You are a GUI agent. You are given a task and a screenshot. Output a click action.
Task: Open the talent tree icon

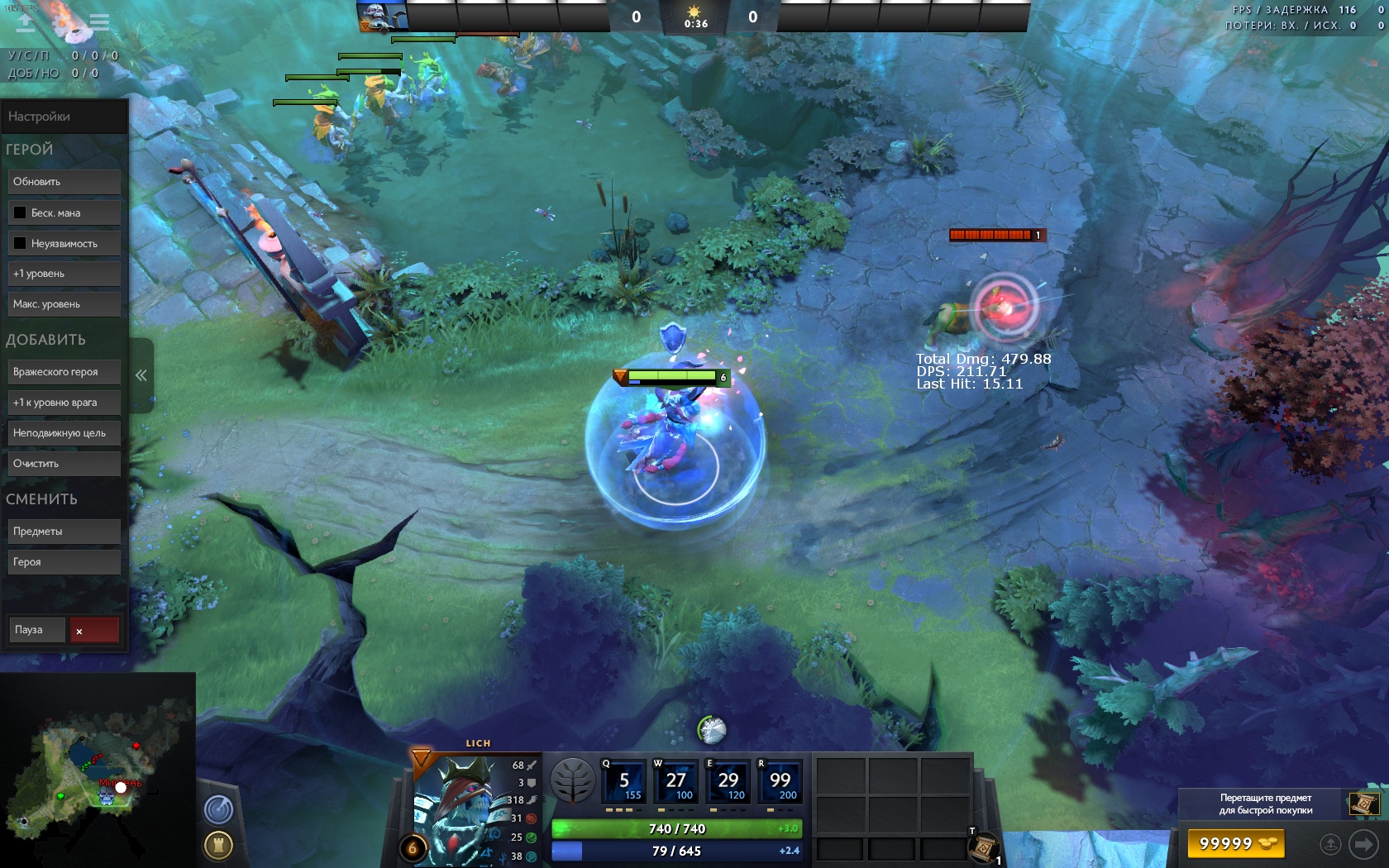pos(573,780)
